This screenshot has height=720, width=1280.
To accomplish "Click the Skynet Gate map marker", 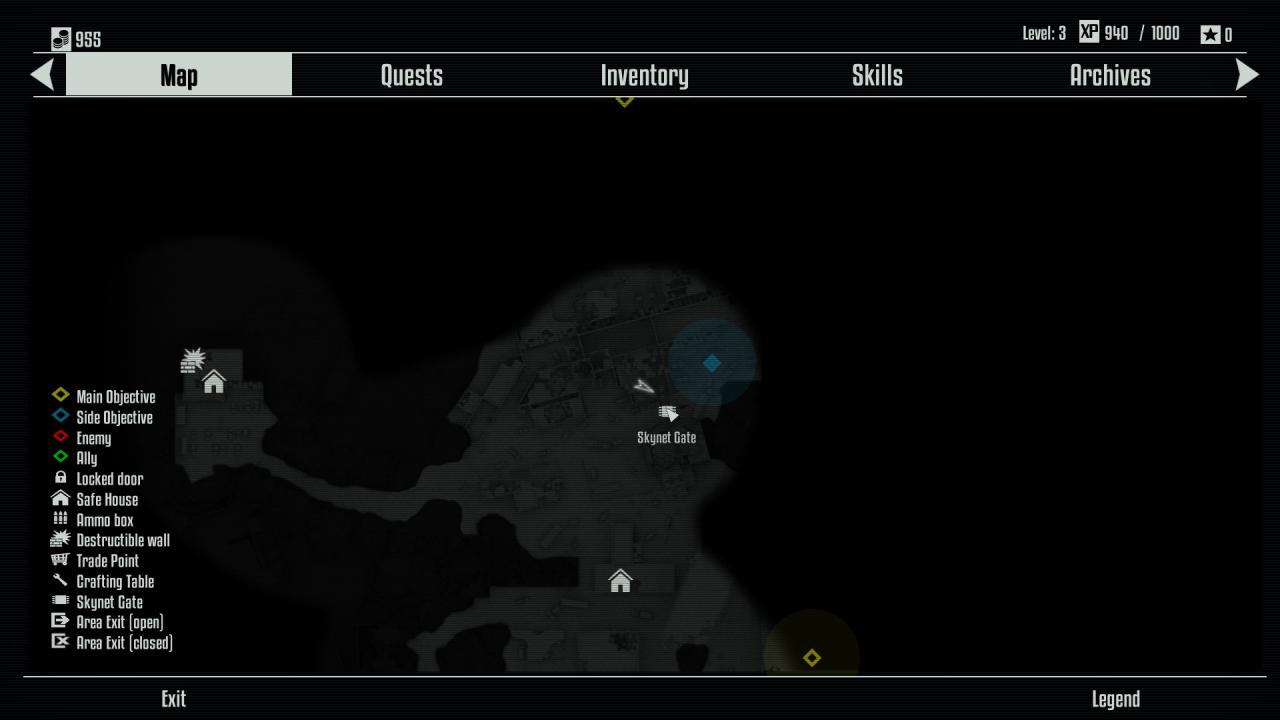I will tap(668, 413).
